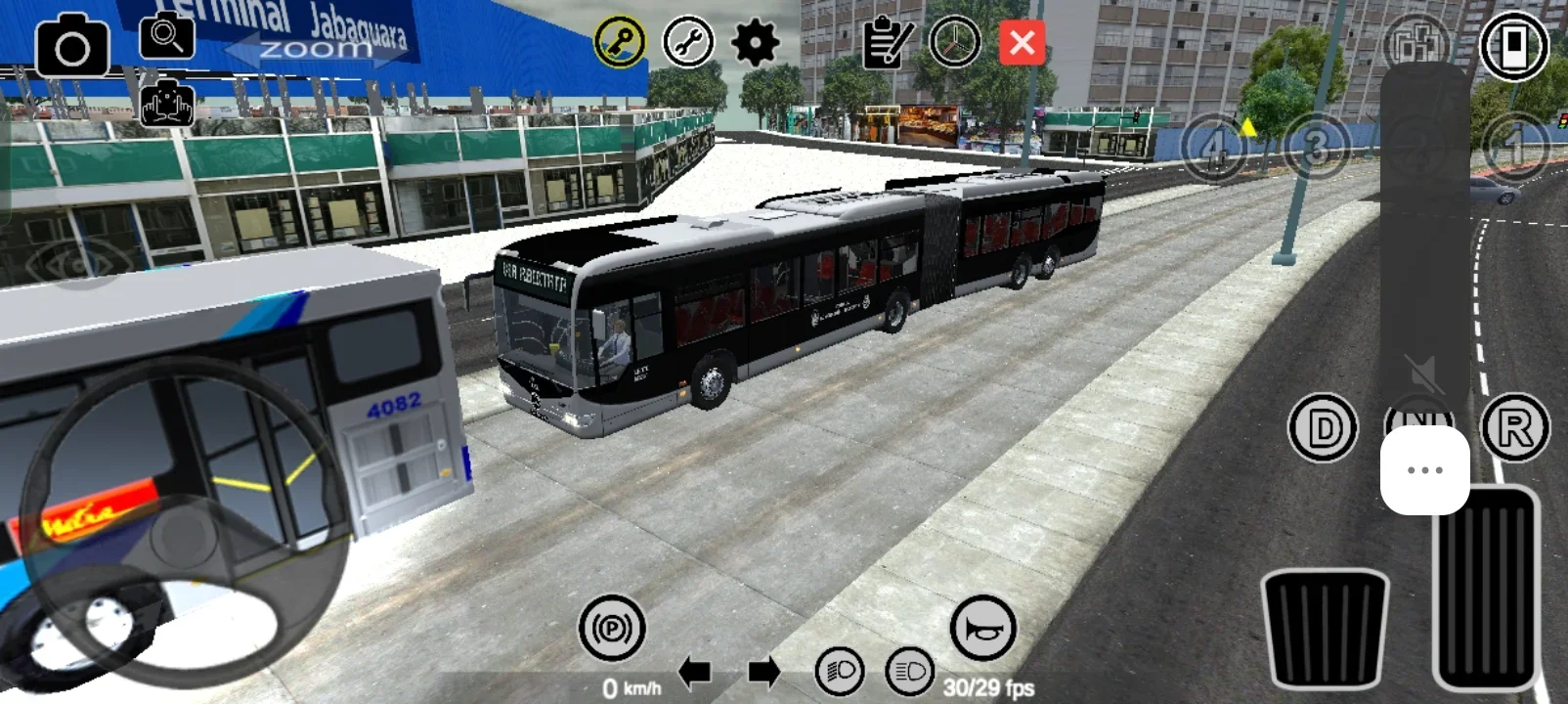Open the route clipboard checklist

tap(885, 41)
